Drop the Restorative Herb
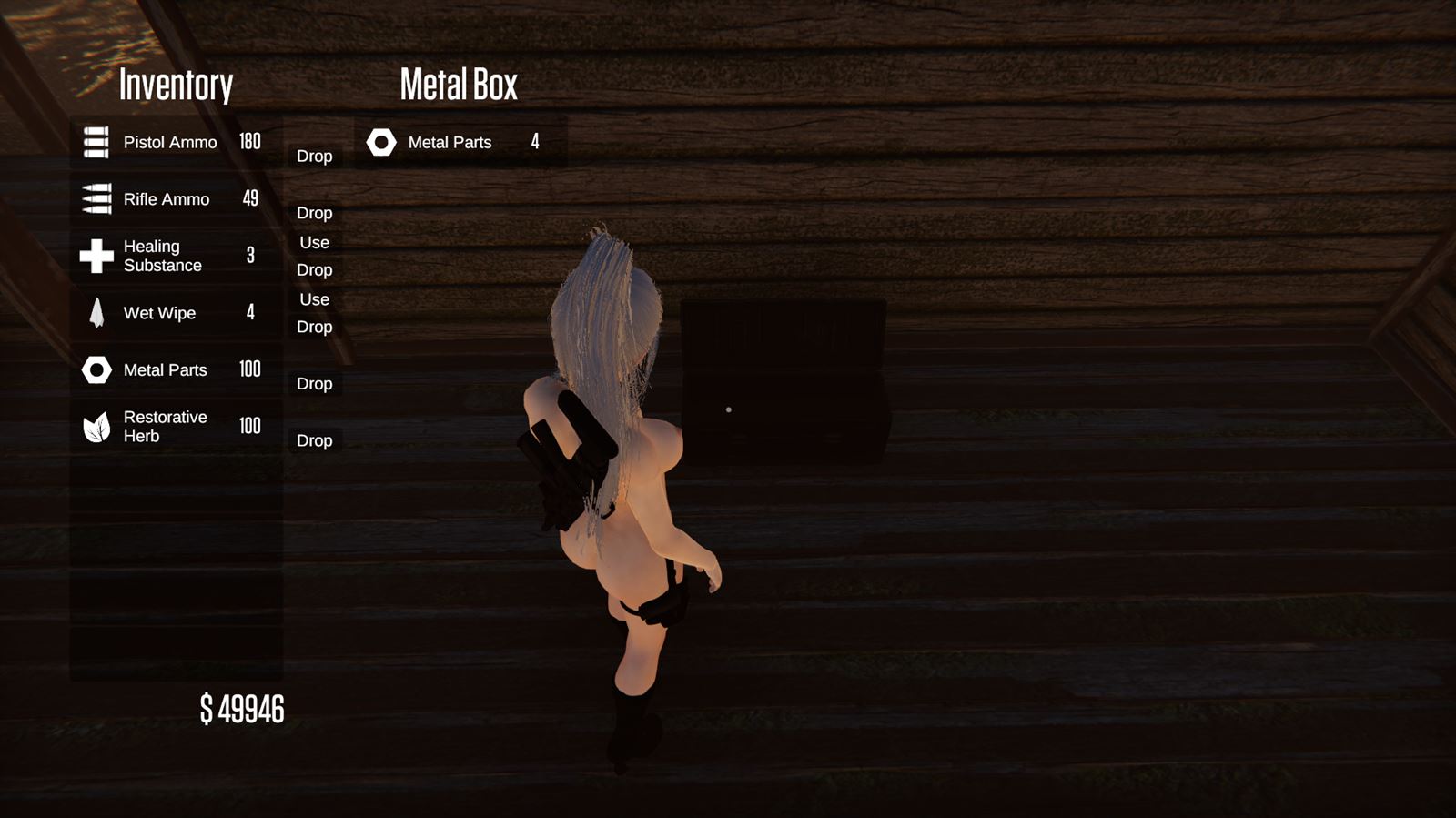1456x818 pixels. tap(314, 440)
